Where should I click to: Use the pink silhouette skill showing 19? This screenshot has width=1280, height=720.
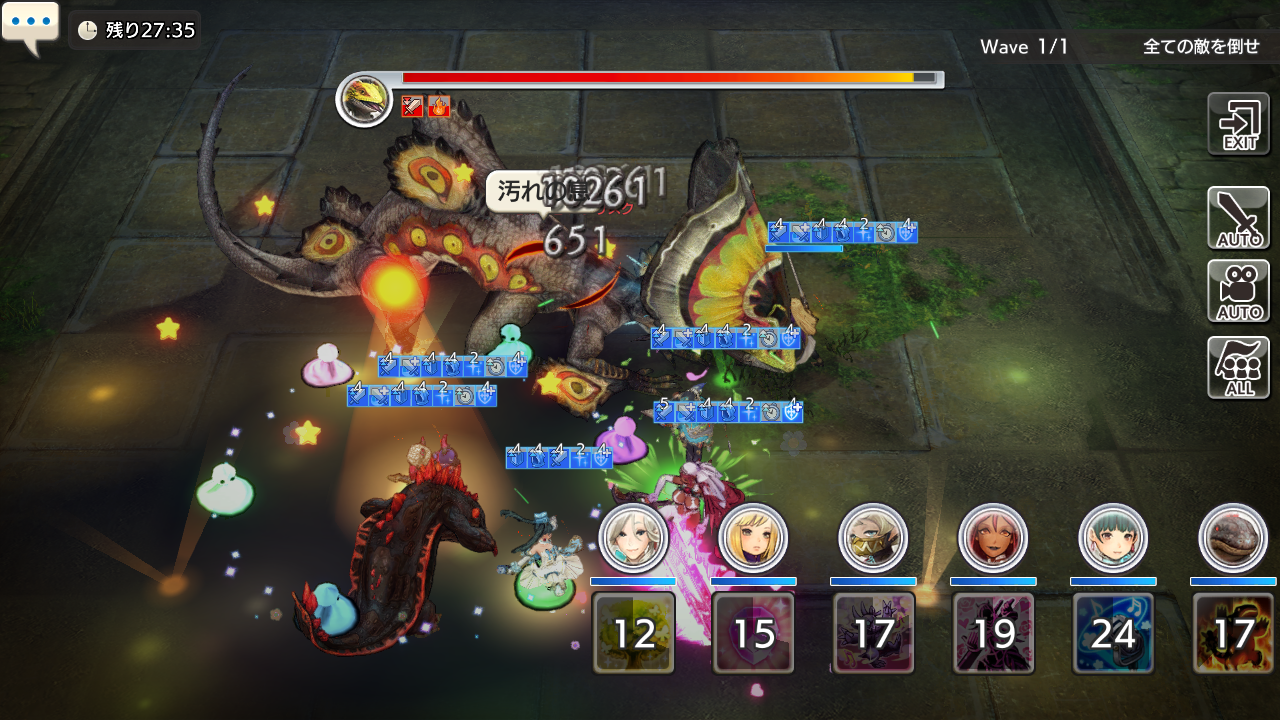(x=993, y=633)
